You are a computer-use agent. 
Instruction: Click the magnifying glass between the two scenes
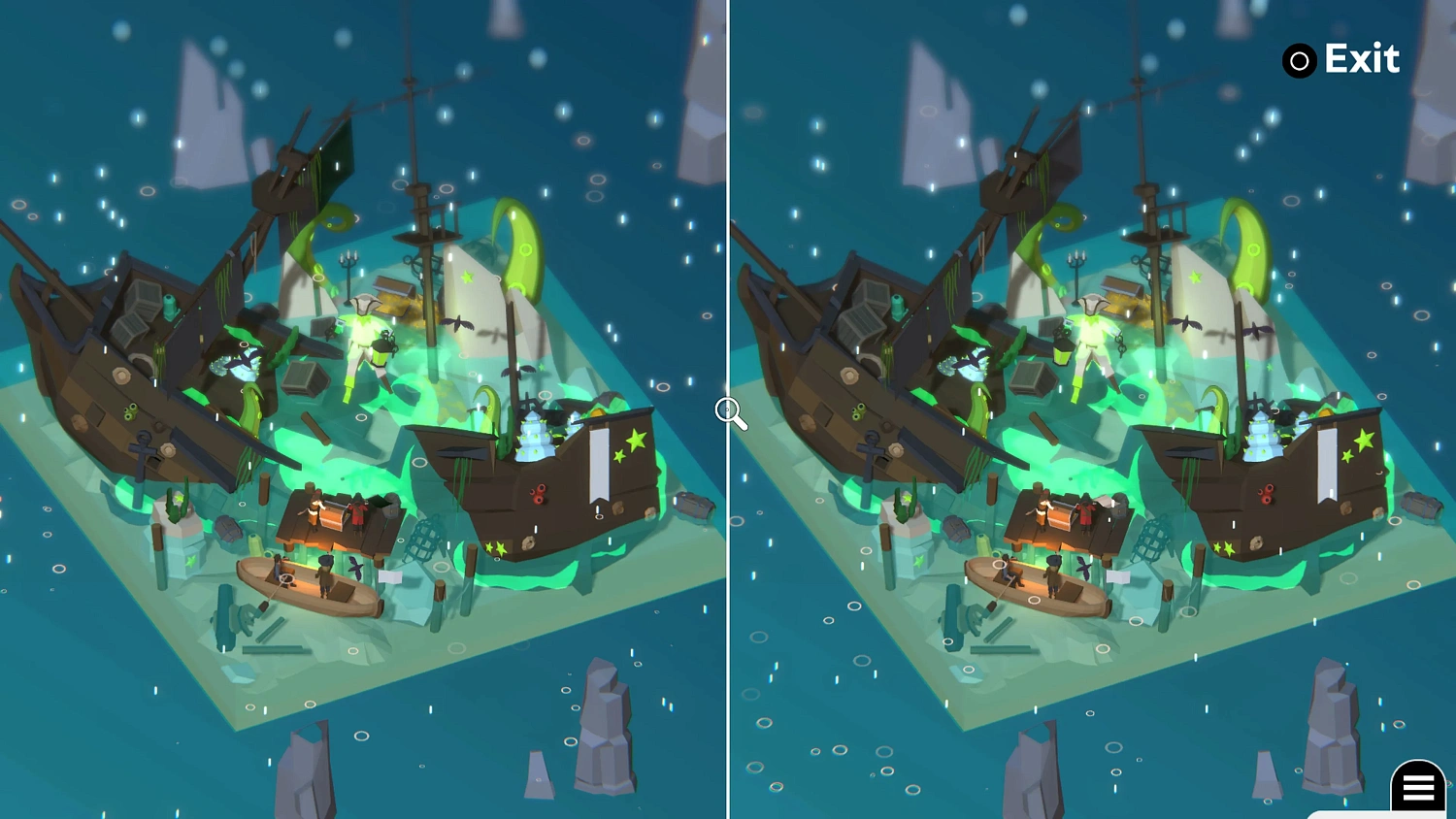point(729,413)
